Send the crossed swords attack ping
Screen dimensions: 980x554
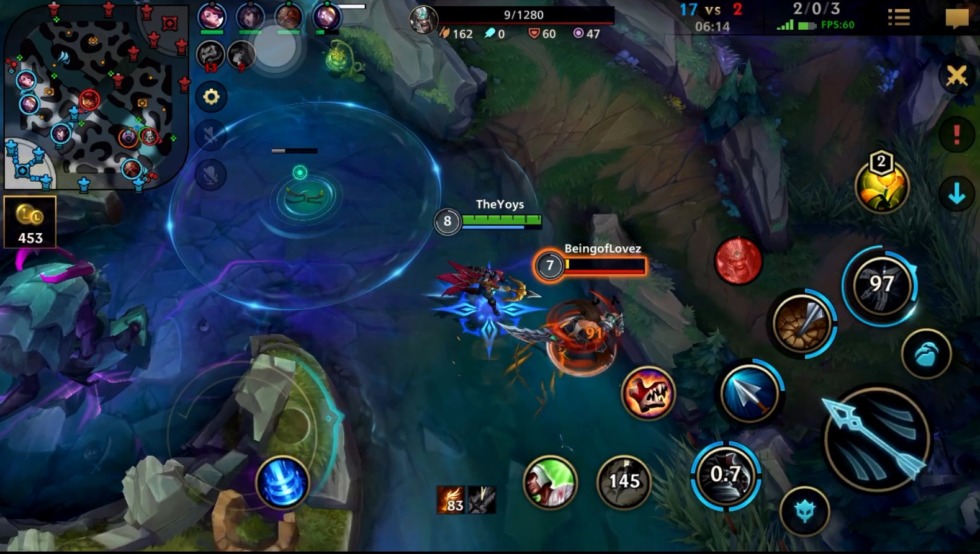[x=956, y=75]
